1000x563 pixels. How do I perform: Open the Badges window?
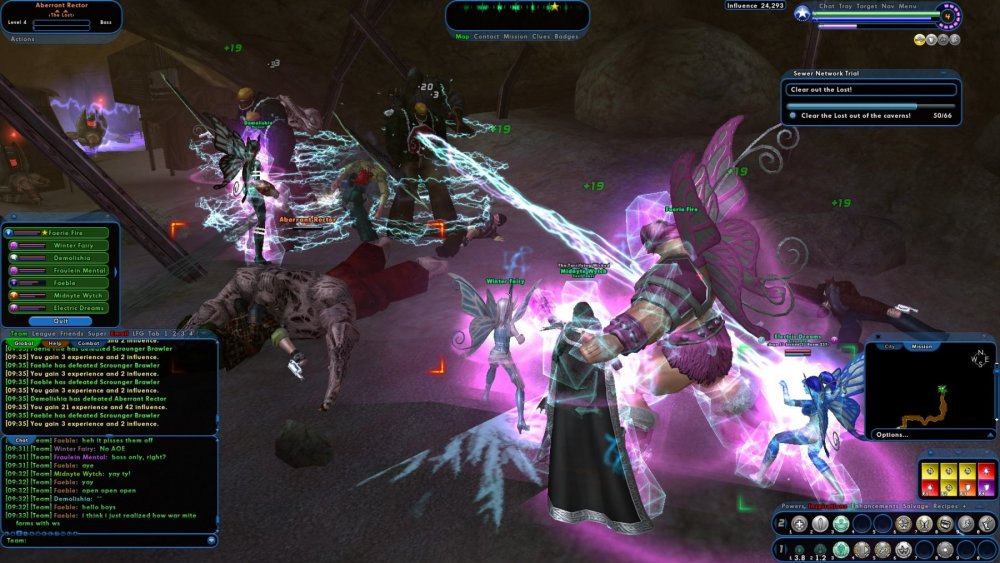pyautogui.click(x=566, y=36)
